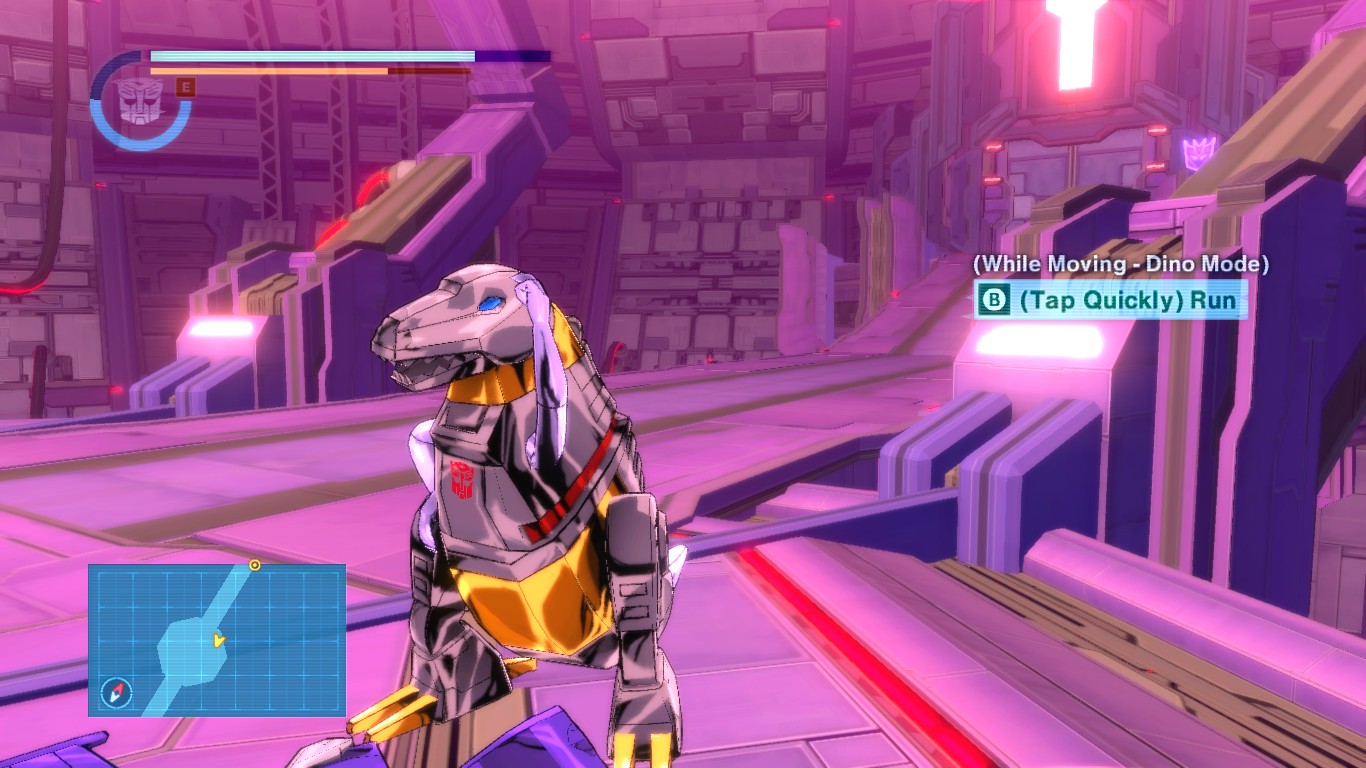The width and height of the screenshot is (1366, 768).
Task: Click the yellow player arrow on minimap
Action: (x=219, y=640)
